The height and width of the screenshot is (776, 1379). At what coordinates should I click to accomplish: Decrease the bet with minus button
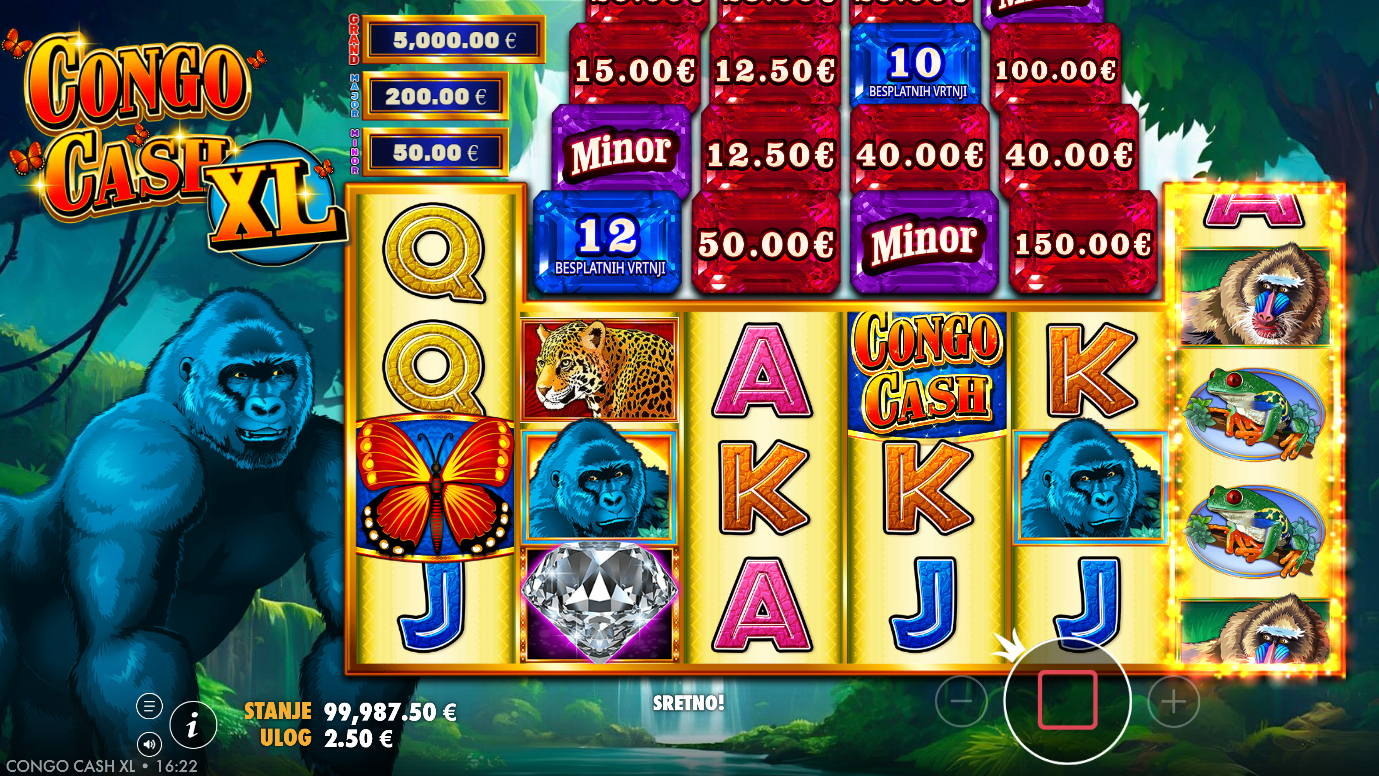961,702
